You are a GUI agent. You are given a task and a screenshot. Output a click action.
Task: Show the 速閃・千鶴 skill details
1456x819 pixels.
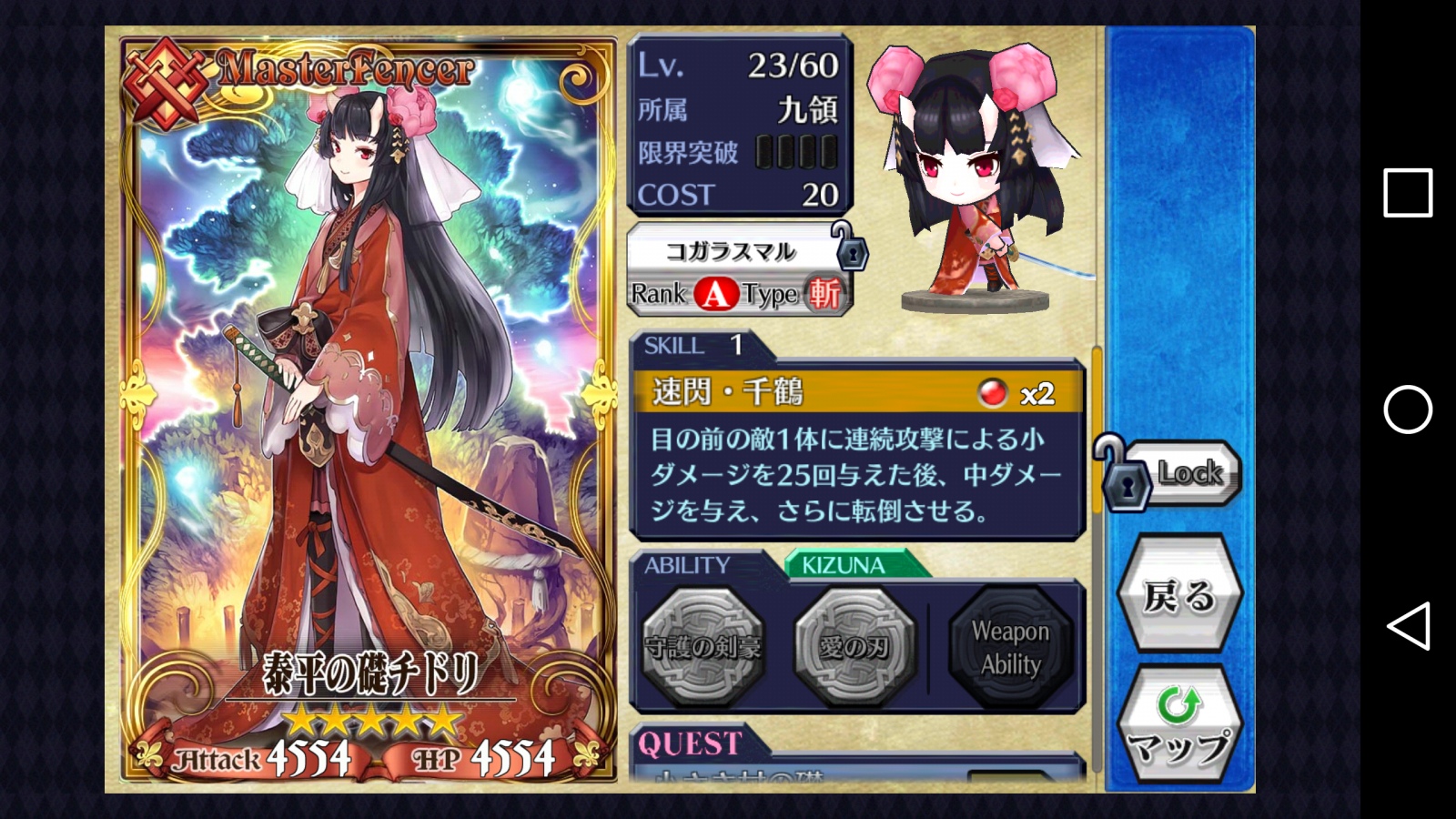click(855, 392)
